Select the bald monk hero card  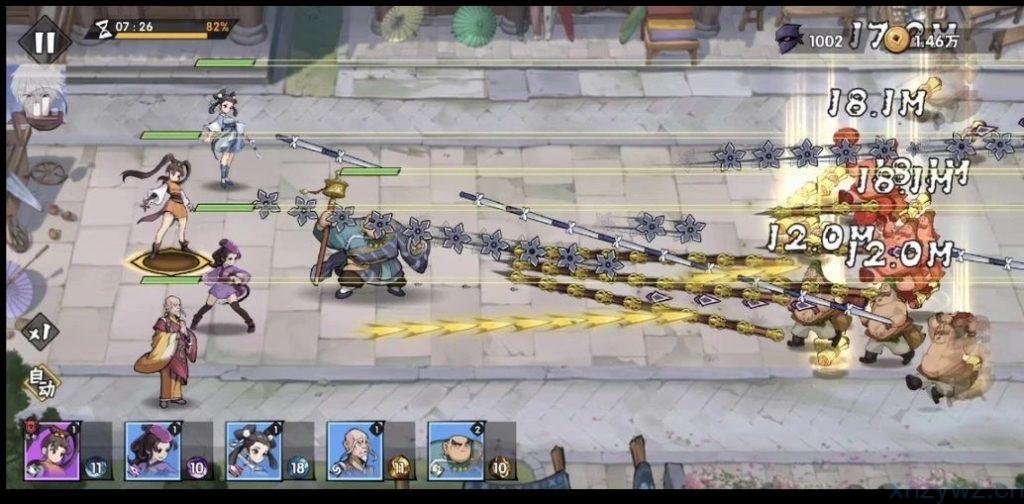(354, 450)
